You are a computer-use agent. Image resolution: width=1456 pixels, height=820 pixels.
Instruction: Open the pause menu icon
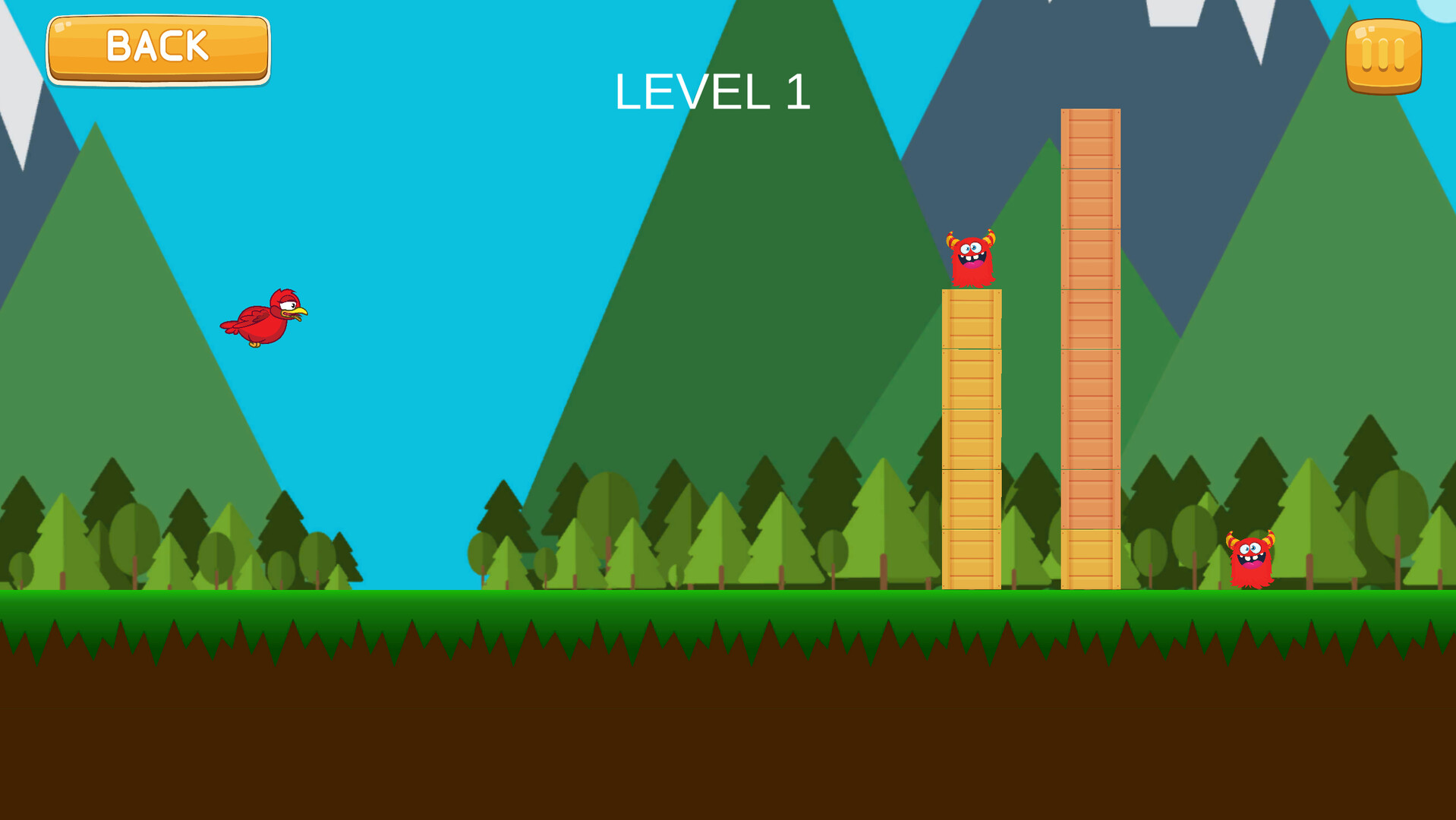(1383, 54)
